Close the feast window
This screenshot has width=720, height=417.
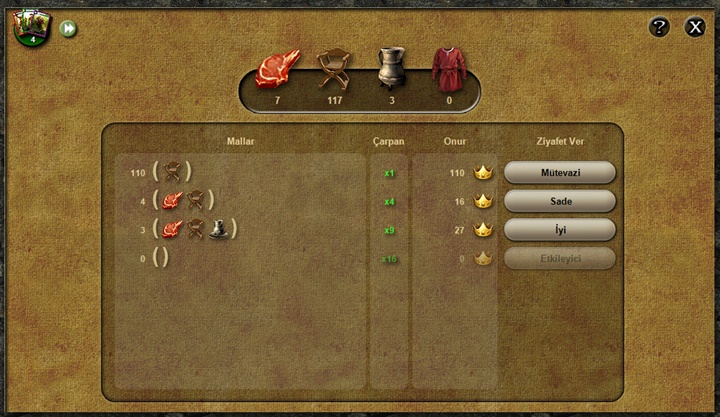(x=695, y=27)
